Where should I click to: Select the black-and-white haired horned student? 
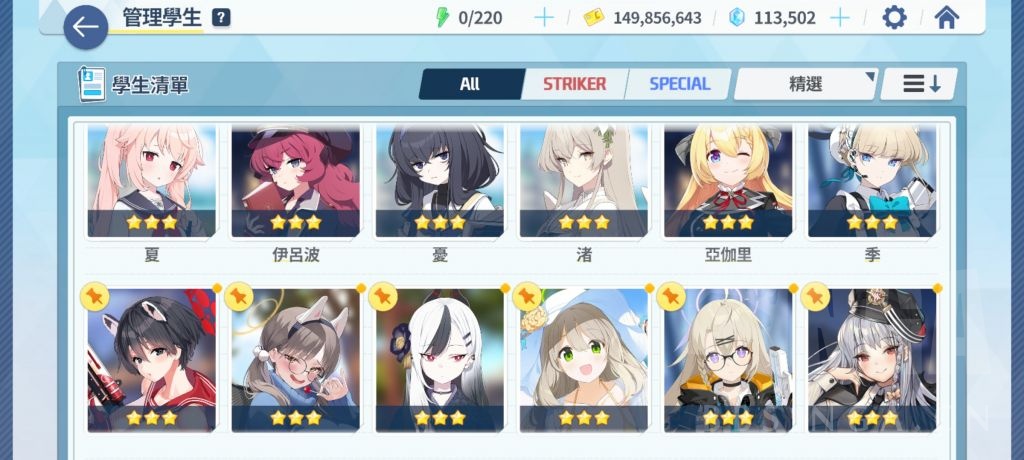click(x=440, y=360)
